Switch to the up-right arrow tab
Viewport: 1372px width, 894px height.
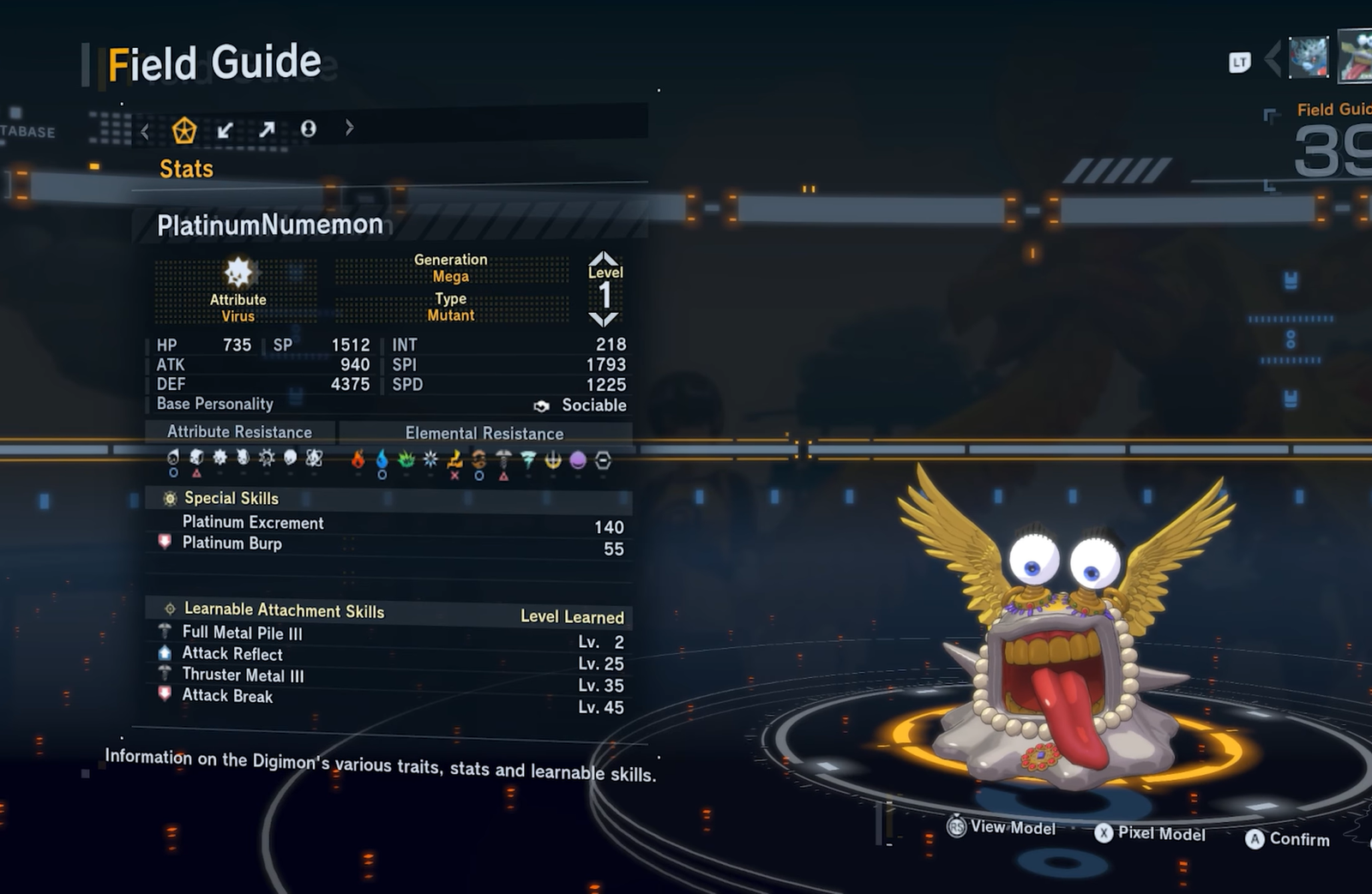tap(267, 129)
